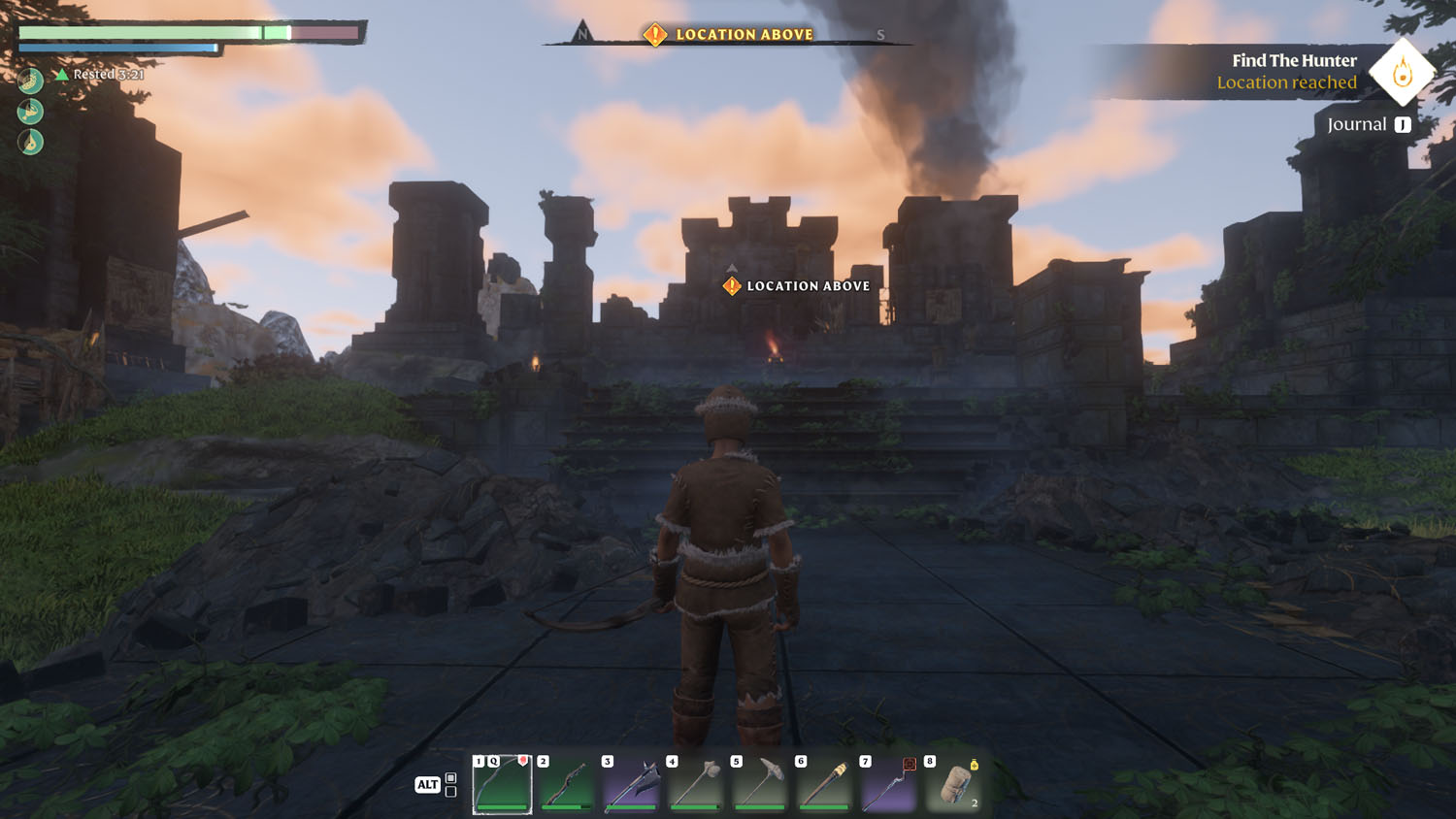Open the Journal

(x=1368, y=124)
